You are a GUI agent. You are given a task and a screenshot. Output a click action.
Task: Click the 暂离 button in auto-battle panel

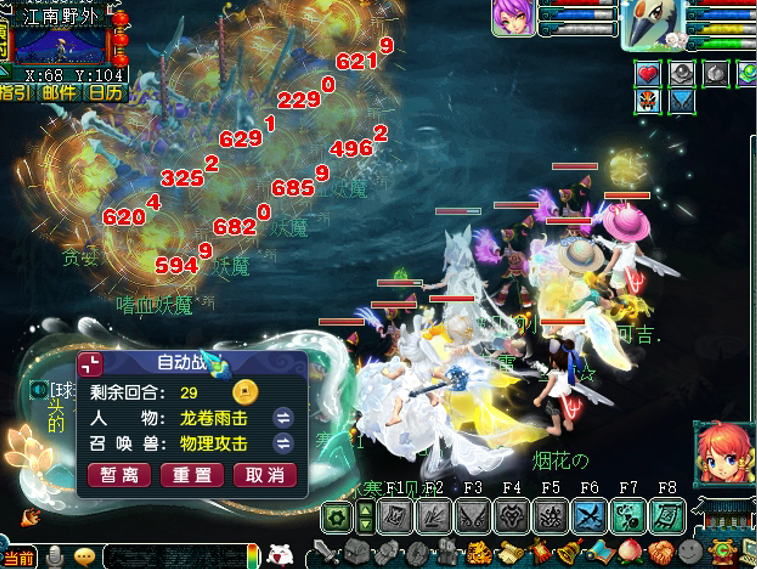[118, 474]
